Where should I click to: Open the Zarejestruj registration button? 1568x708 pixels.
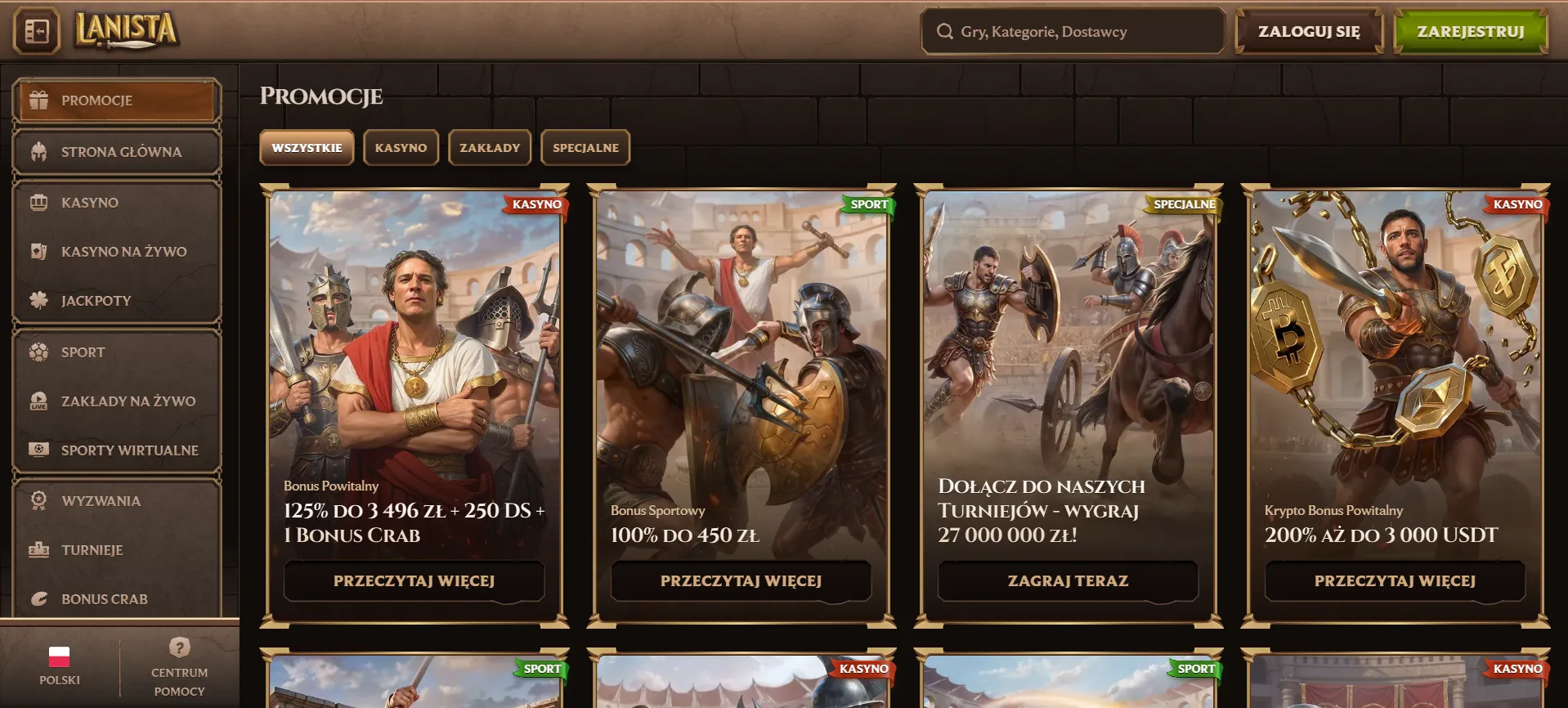(x=1470, y=32)
